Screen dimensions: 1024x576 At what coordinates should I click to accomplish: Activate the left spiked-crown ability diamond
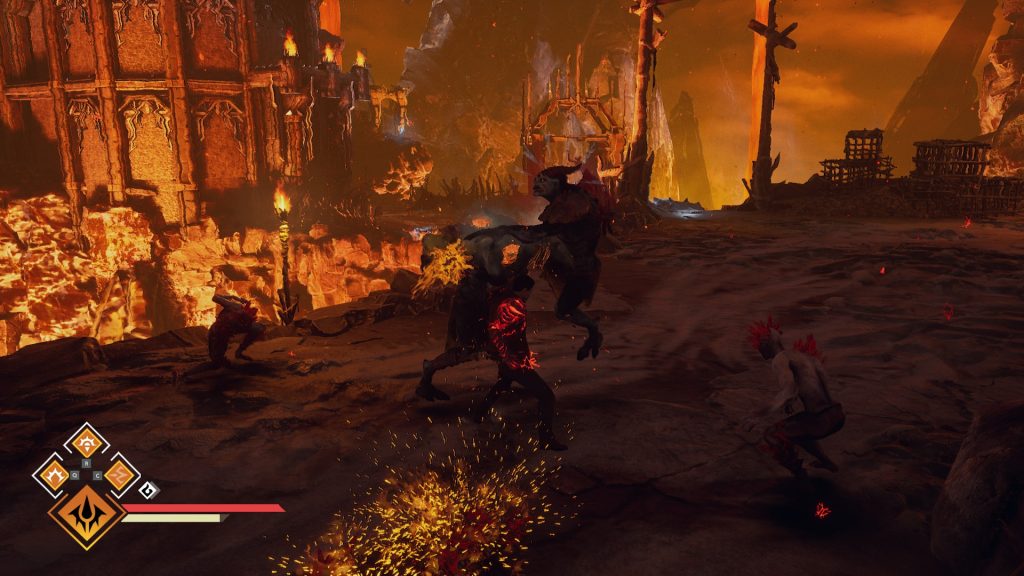click(53, 474)
